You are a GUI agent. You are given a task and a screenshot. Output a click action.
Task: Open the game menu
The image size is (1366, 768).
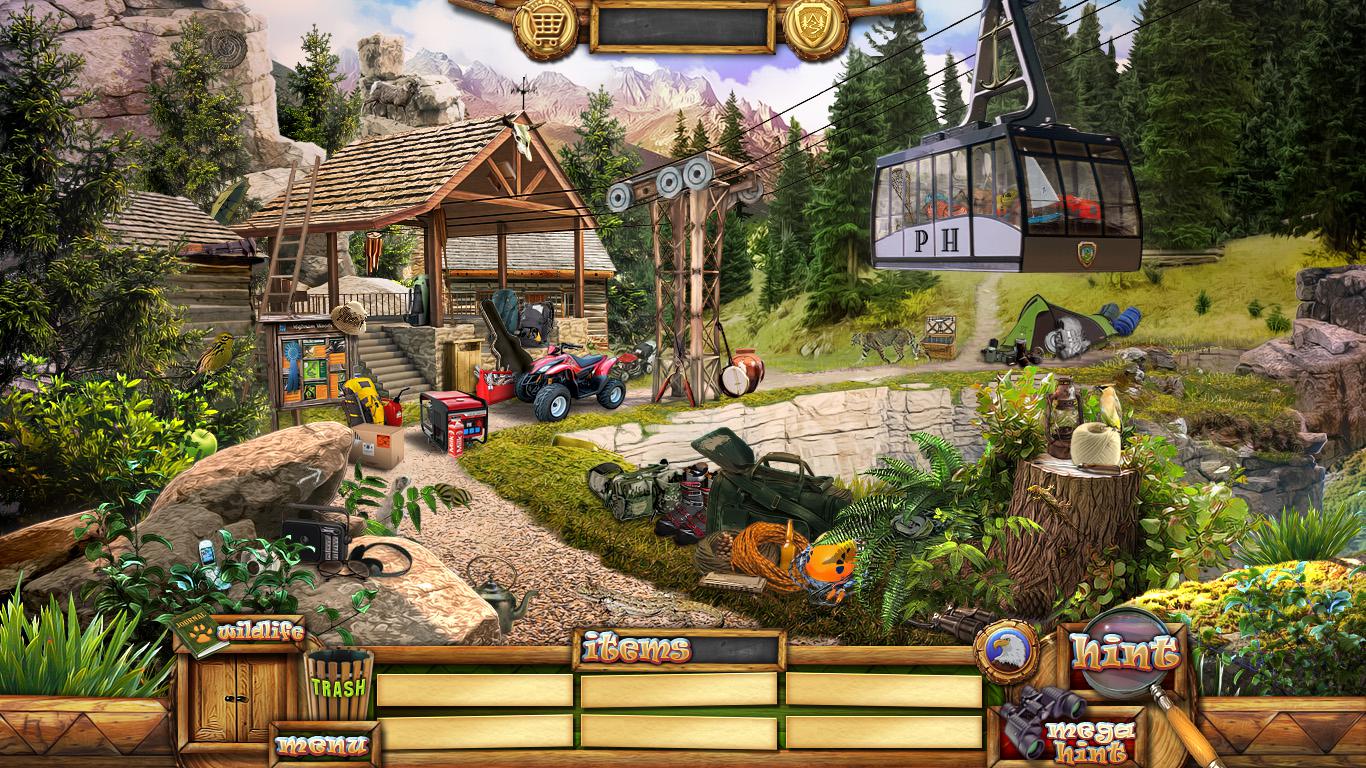click(323, 745)
